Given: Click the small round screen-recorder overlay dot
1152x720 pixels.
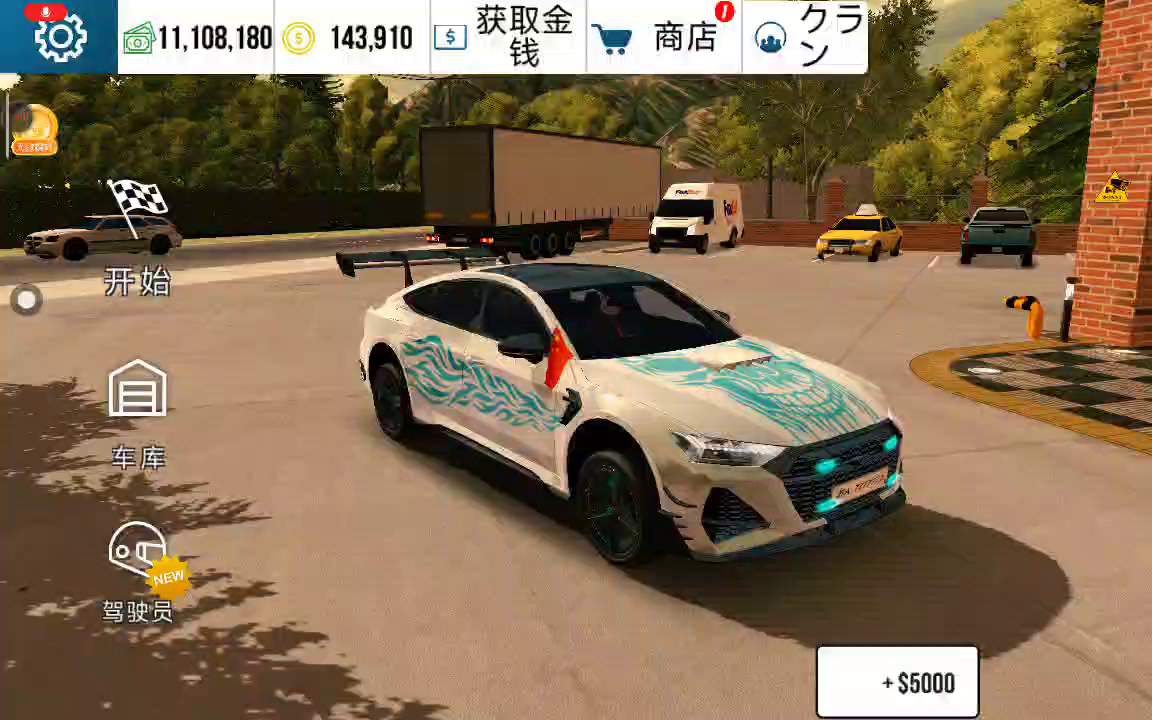Looking at the screenshot, I should (x=26, y=299).
